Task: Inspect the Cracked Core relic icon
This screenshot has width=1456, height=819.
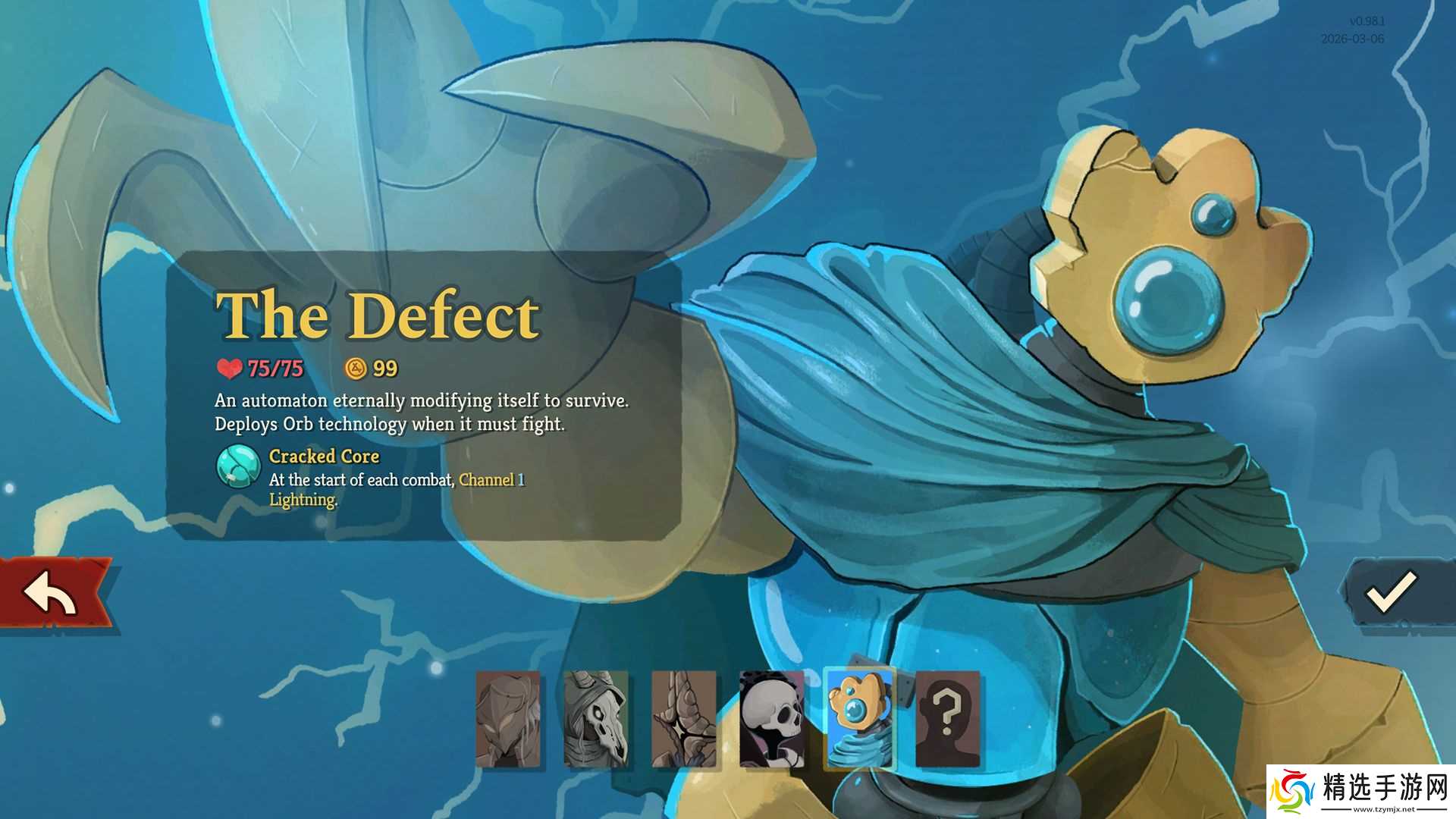Action: pyautogui.click(x=239, y=466)
